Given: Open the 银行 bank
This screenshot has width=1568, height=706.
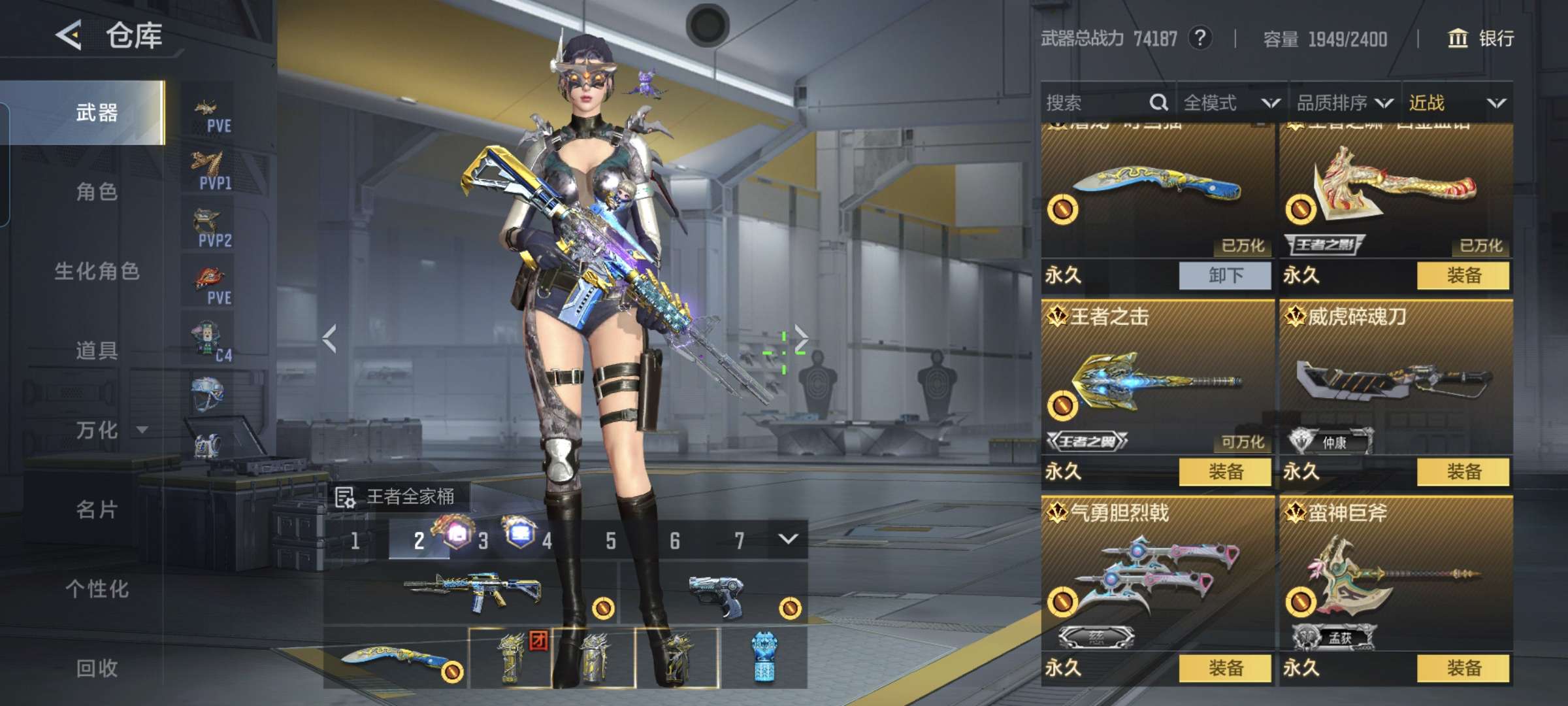Looking at the screenshot, I should pyautogui.click(x=1480, y=39).
